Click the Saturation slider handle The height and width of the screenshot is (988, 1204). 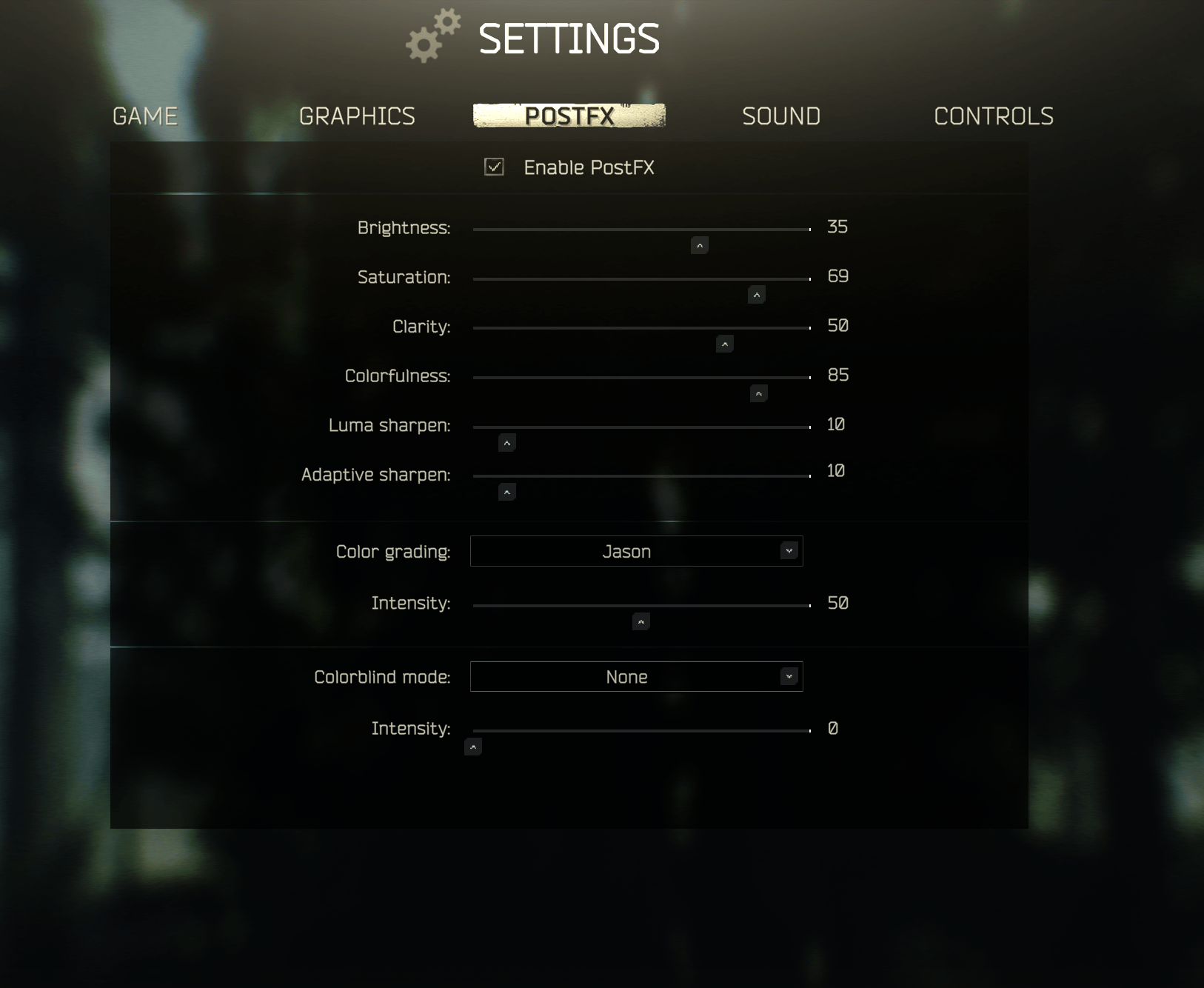(756, 294)
